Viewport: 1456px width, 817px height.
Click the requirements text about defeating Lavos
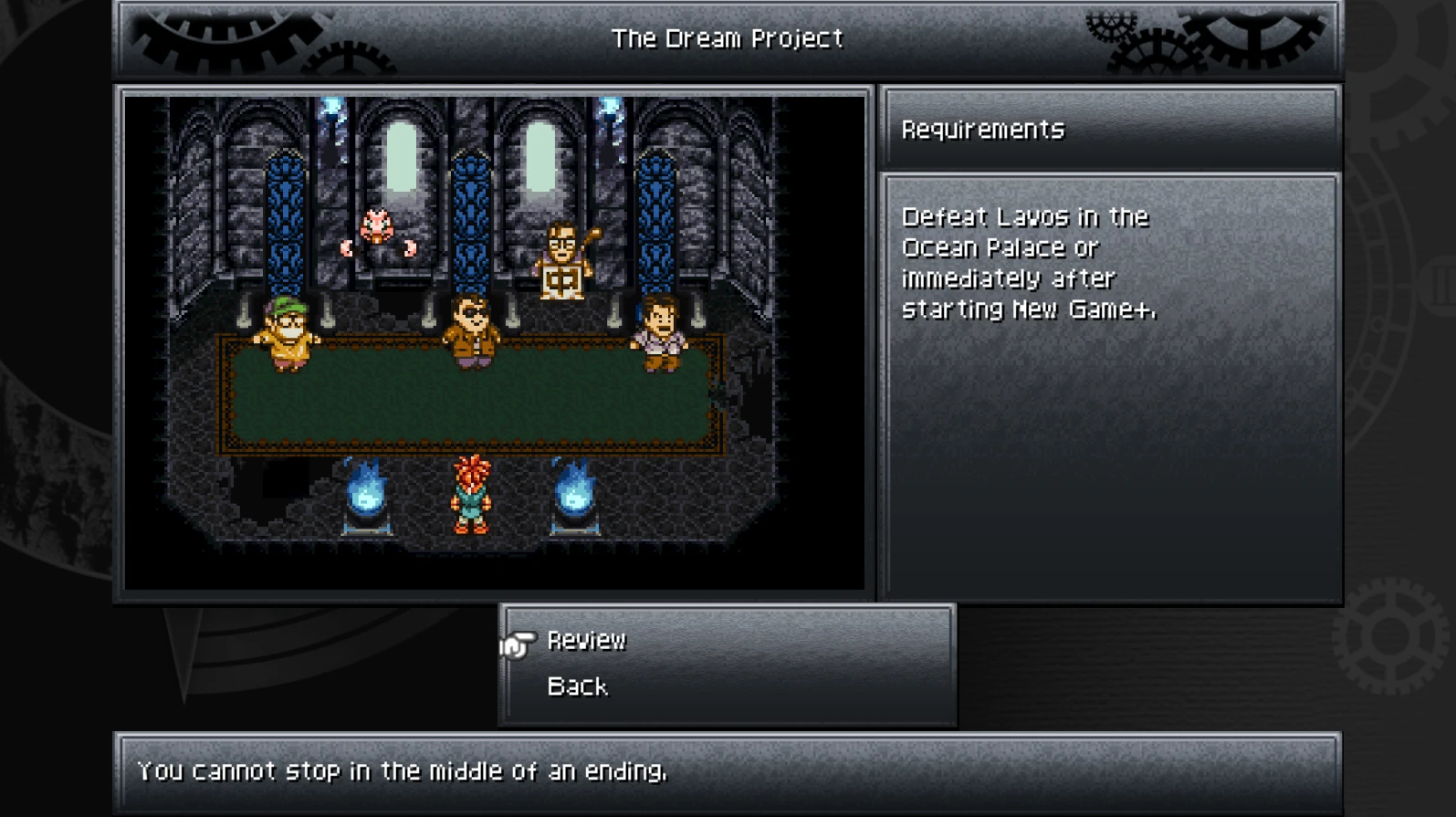pos(1024,262)
